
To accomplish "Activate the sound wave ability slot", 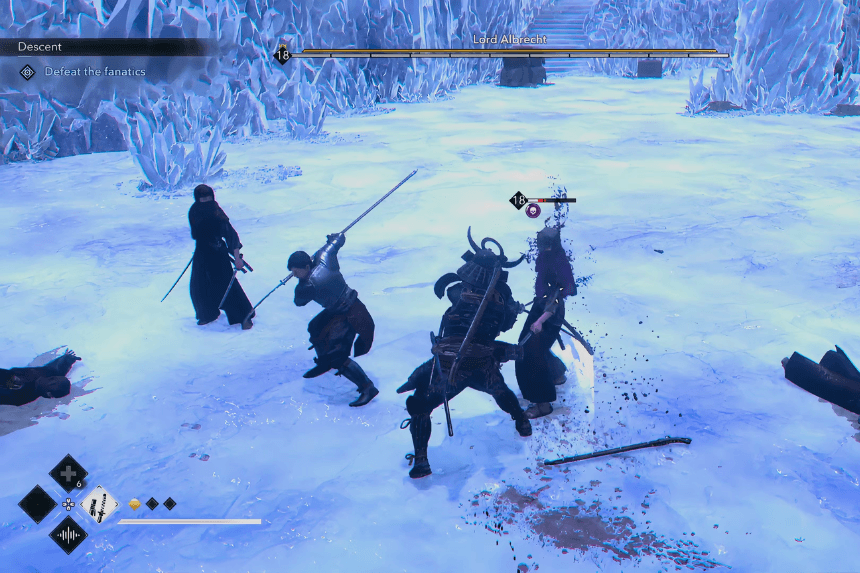I will point(68,535).
